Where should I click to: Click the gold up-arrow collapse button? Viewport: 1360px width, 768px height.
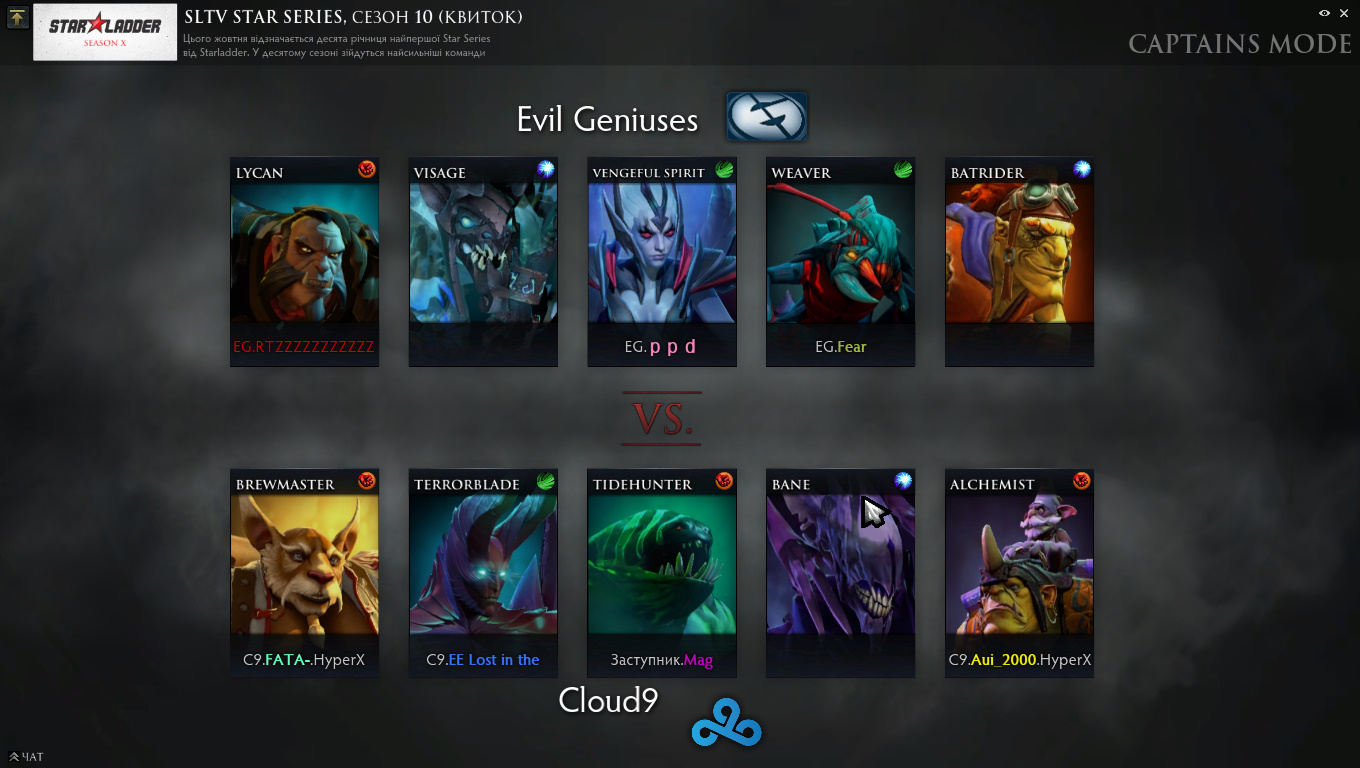[x=17, y=17]
